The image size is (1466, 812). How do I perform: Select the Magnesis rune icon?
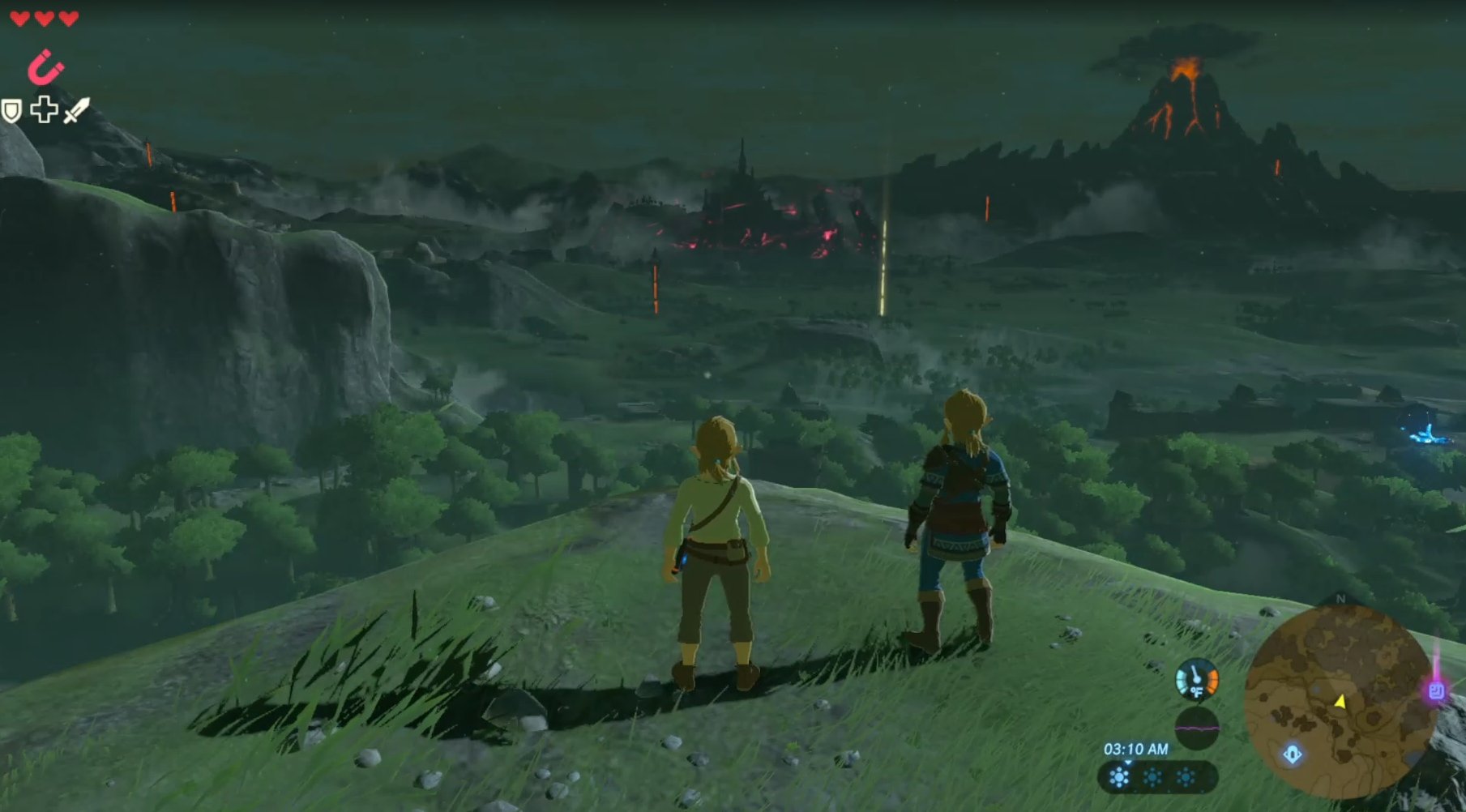[46, 67]
